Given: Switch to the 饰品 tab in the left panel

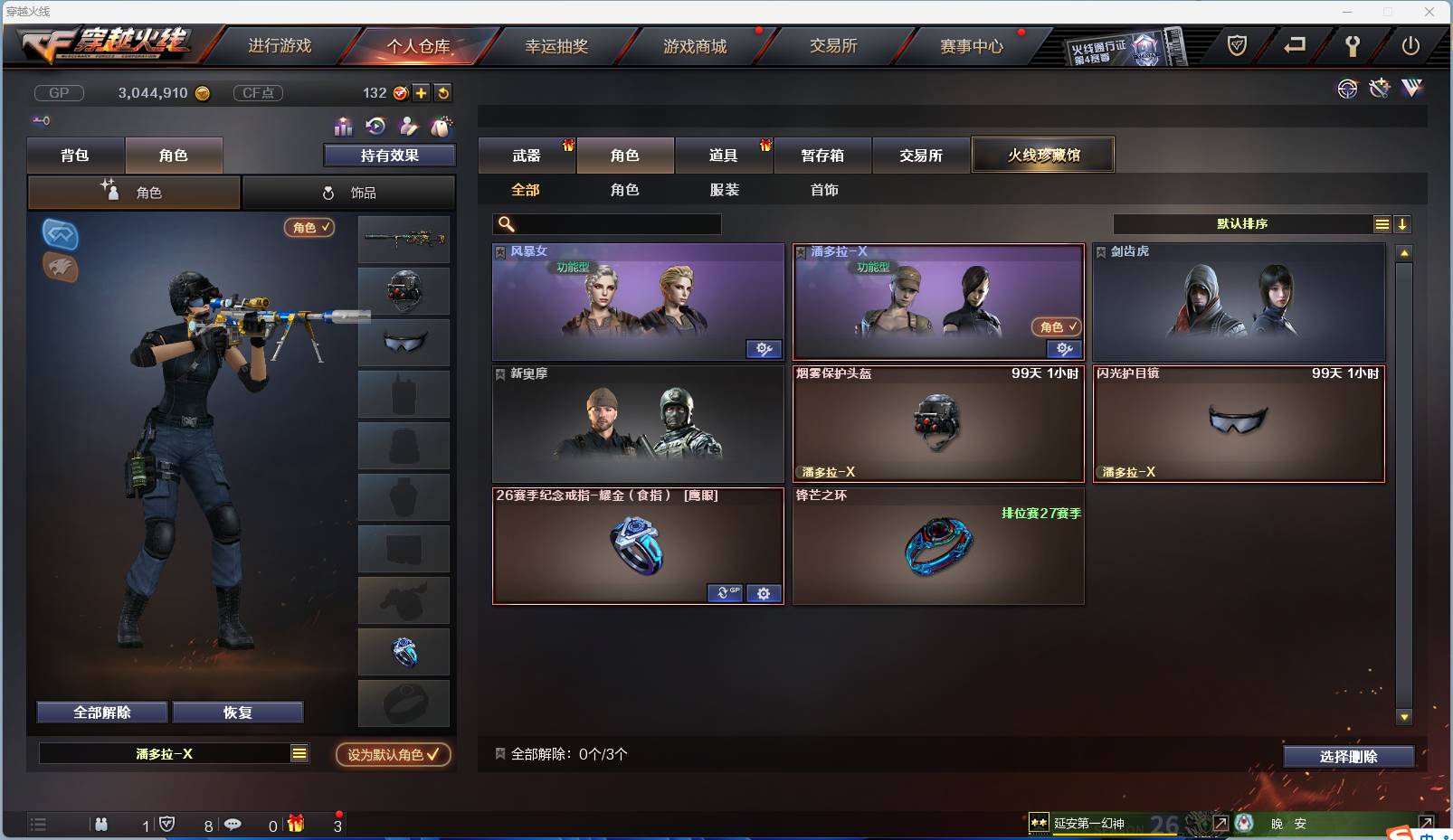Looking at the screenshot, I should (x=351, y=193).
